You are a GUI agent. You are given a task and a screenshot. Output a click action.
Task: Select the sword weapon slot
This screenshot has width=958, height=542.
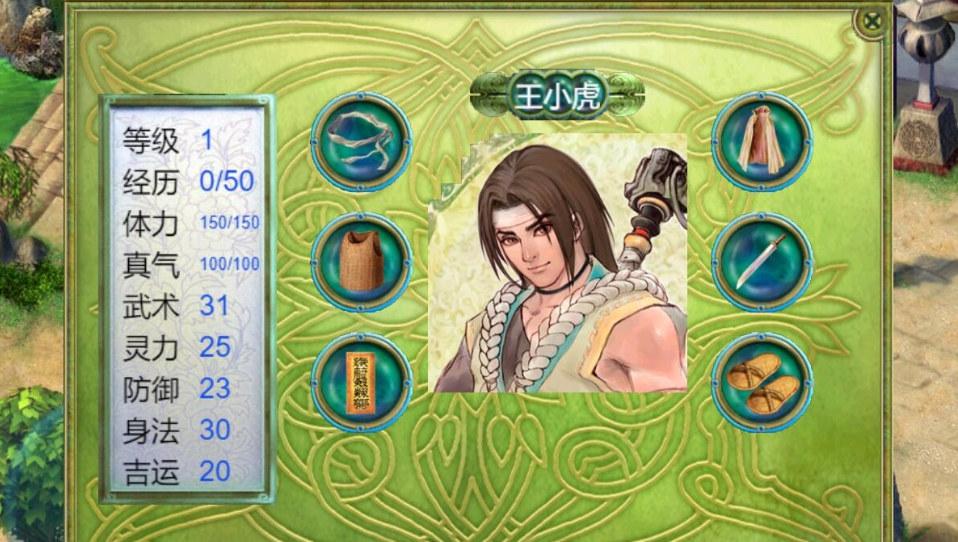coord(762,263)
